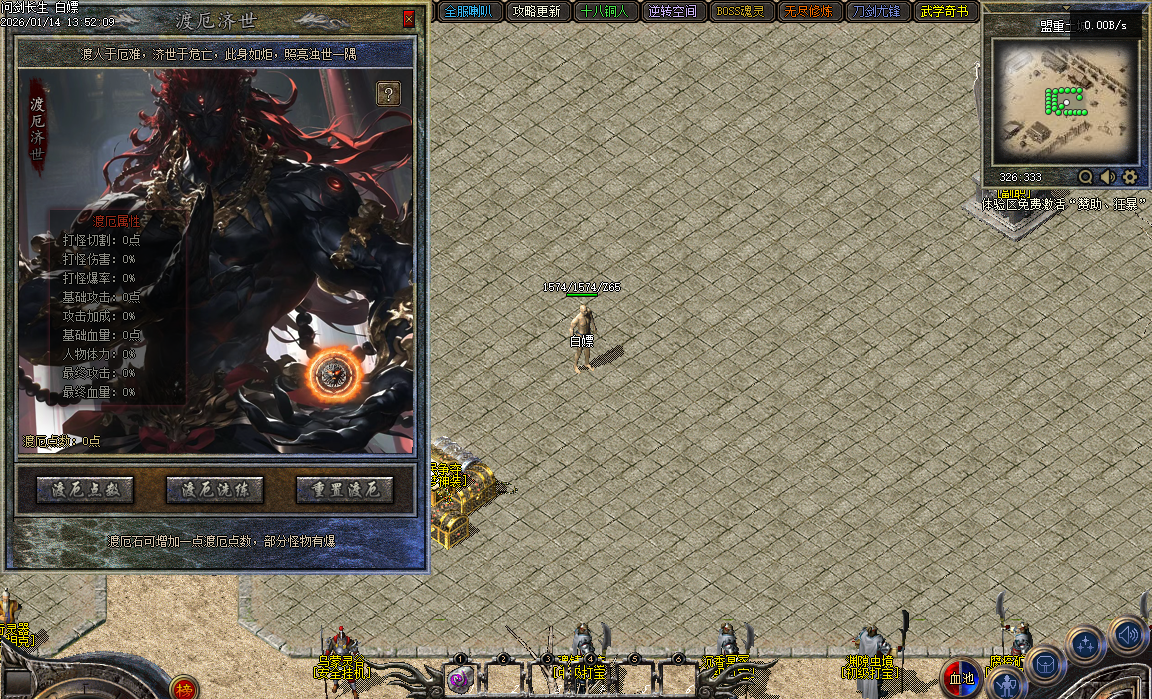1152x699 pixels.
Task: Open the 攻略更新 guide
Action: coord(536,12)
